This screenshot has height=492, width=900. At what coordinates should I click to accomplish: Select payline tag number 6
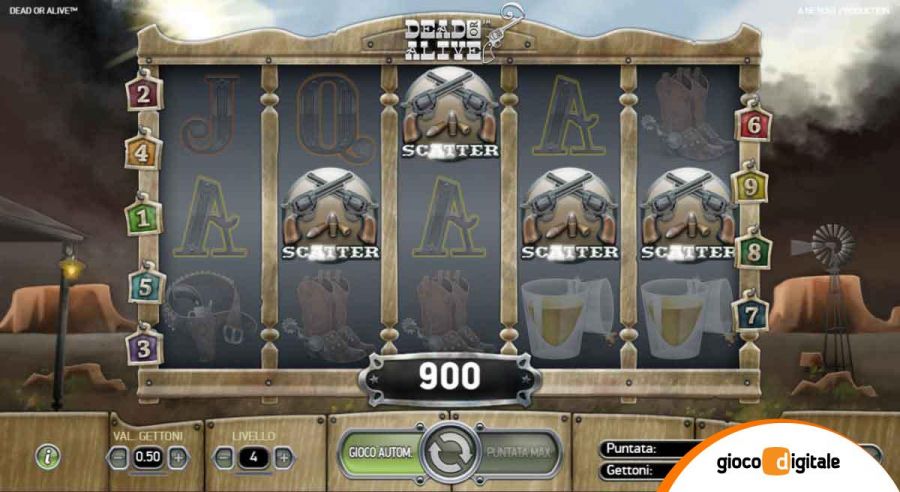click(x=753, y=125)
